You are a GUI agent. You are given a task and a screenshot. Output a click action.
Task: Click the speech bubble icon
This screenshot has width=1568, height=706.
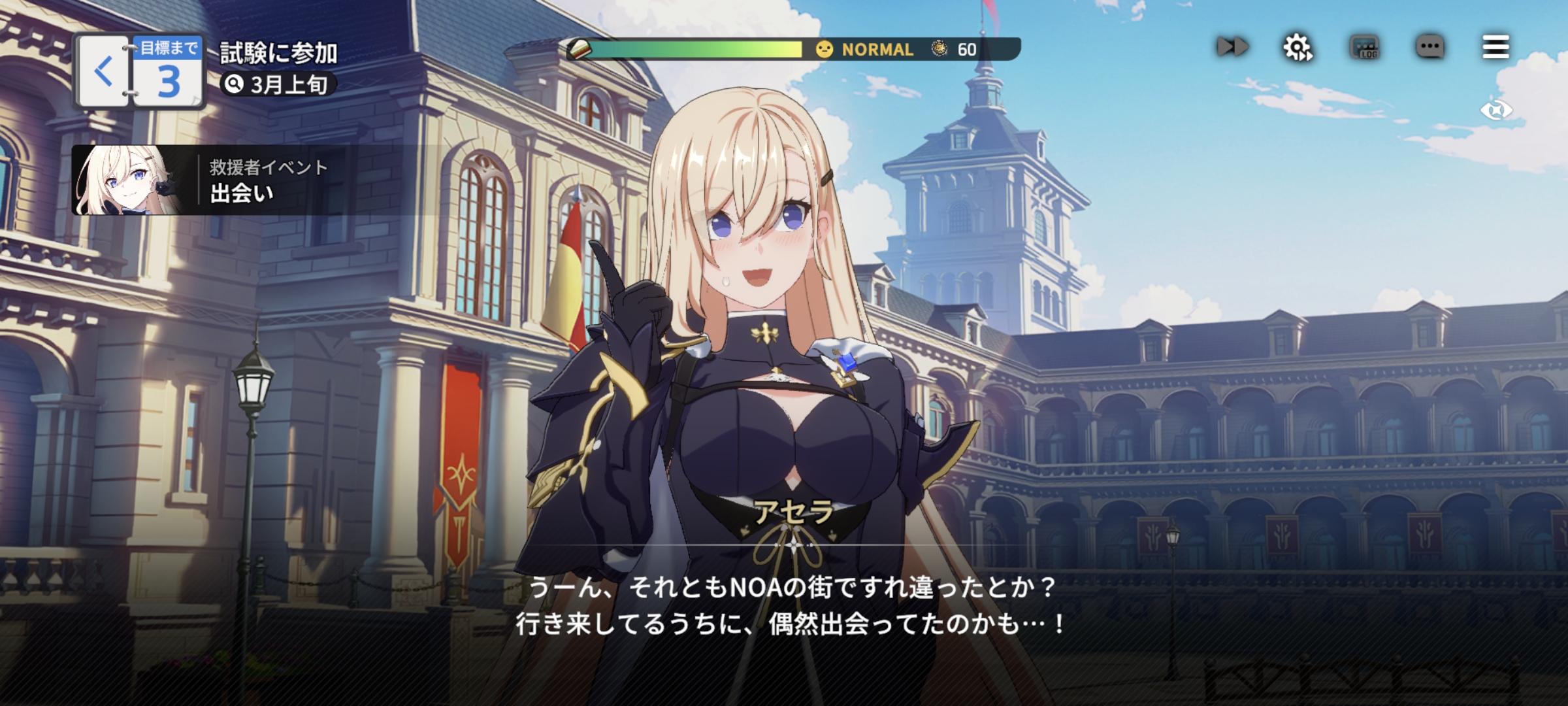[1429, 47]
